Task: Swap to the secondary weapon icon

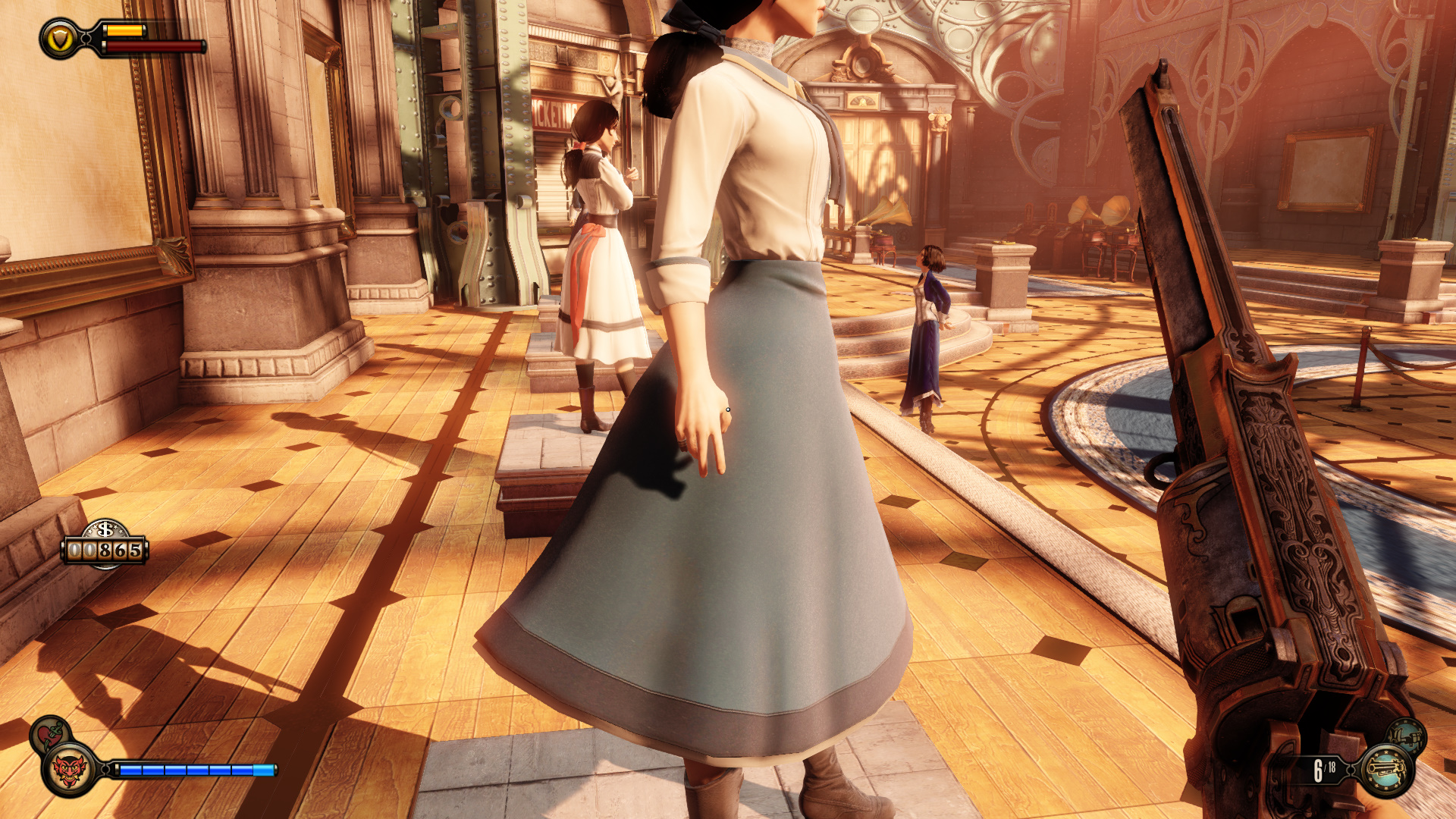Action: click(x=1407, y=736)
